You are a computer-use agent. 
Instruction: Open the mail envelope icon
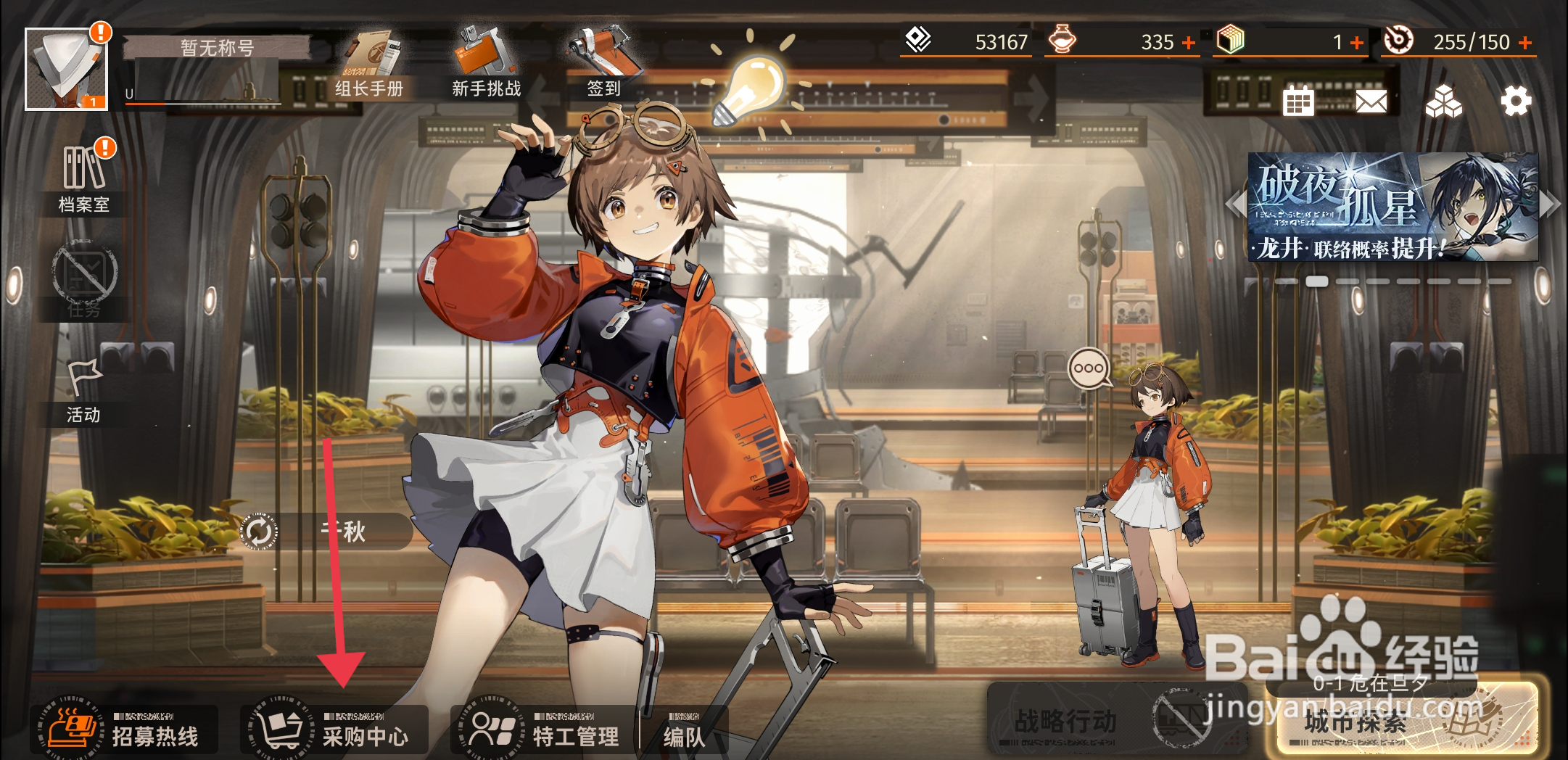tap(1371, 102)
